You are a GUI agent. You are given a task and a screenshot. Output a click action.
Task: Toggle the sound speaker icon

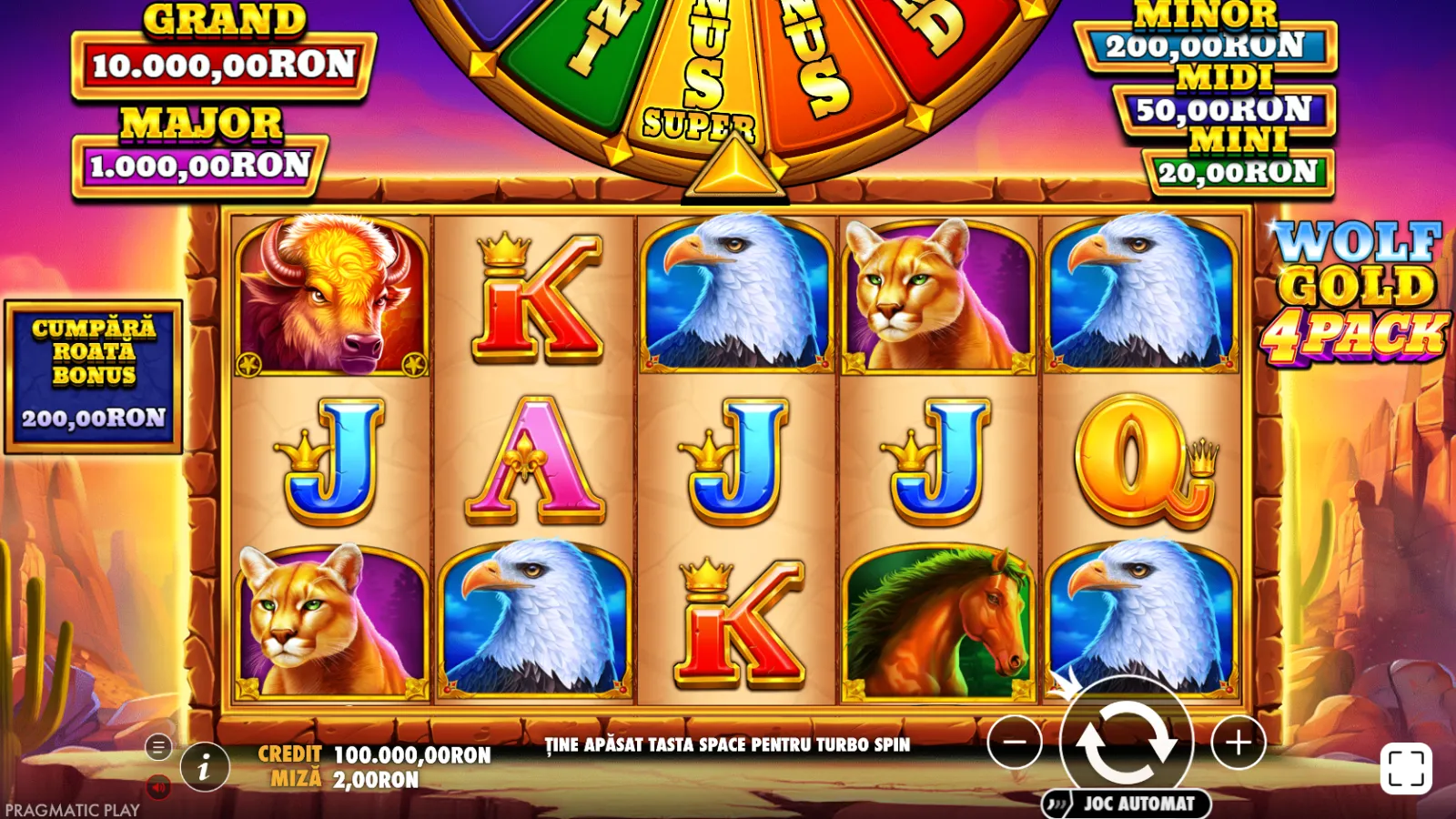point(158,787)
